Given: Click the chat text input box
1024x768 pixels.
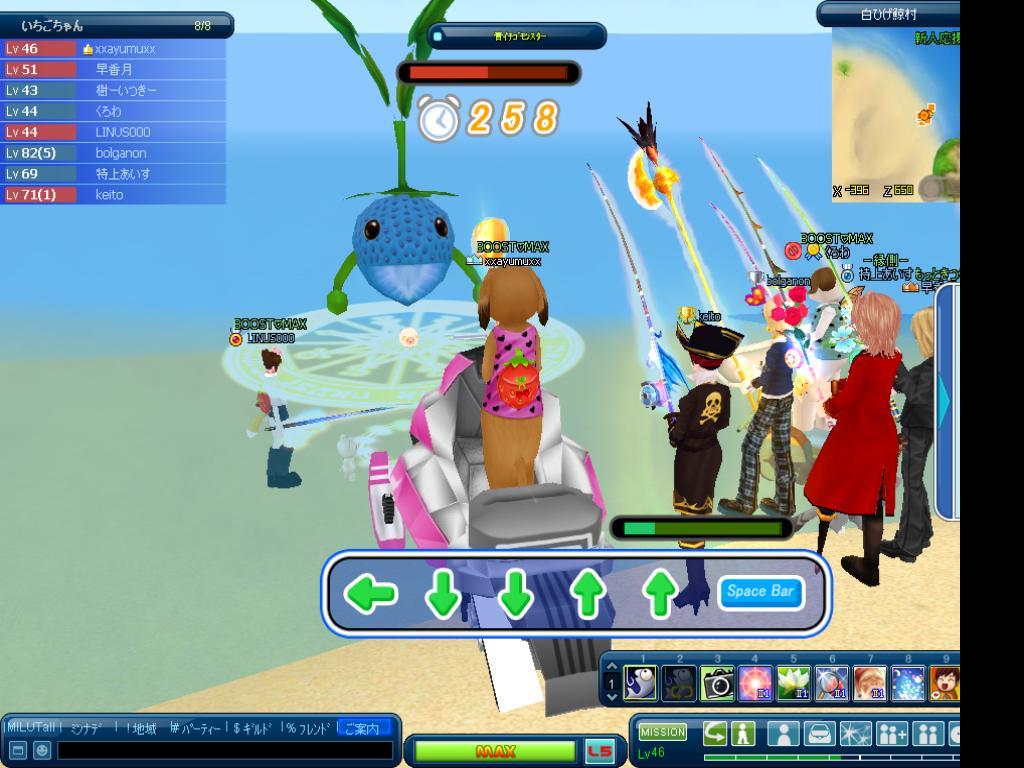Looking at the screenshot, I should click(x=225, y=750).
